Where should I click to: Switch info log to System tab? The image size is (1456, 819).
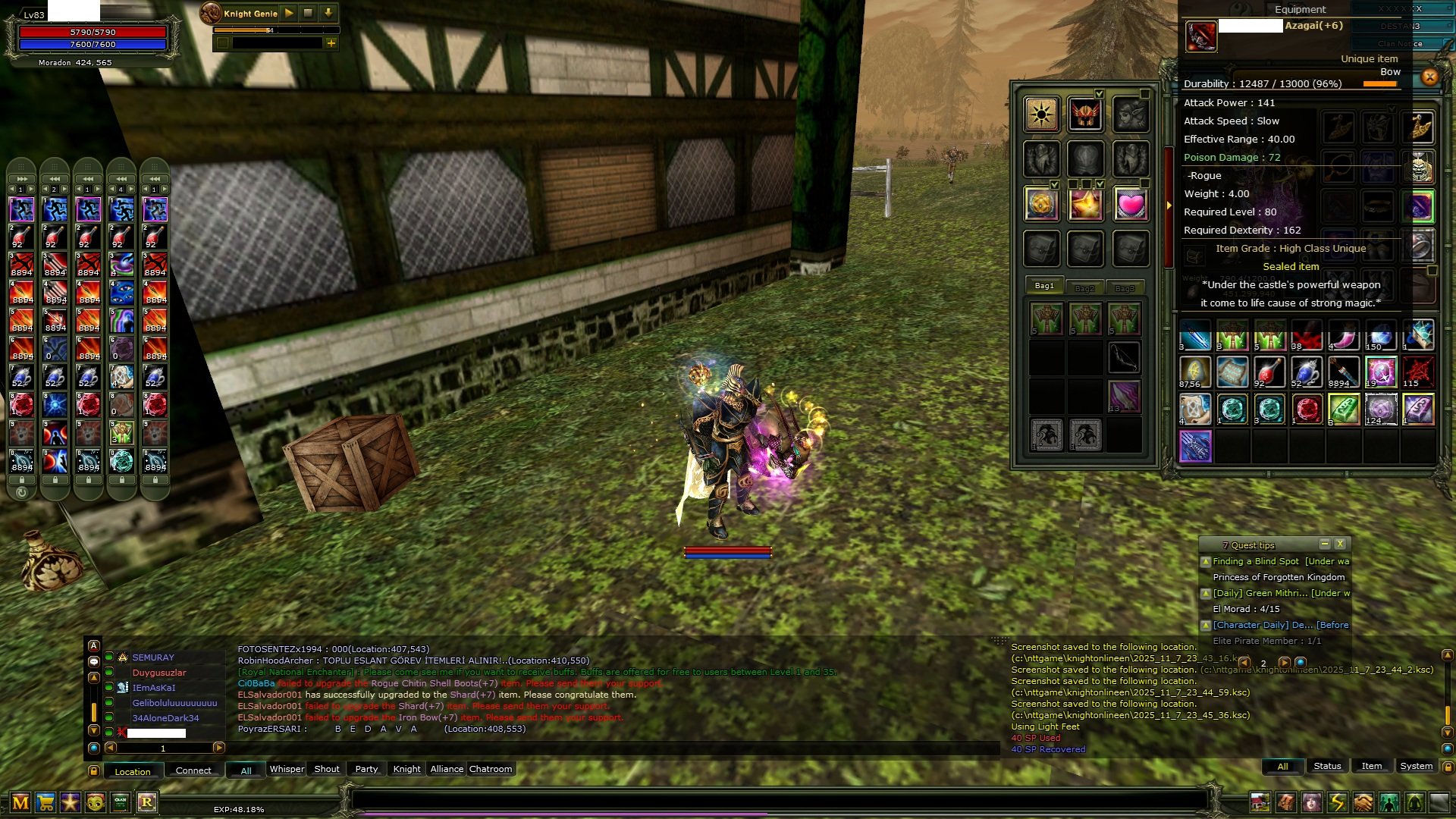click(x=1416, y=766)
